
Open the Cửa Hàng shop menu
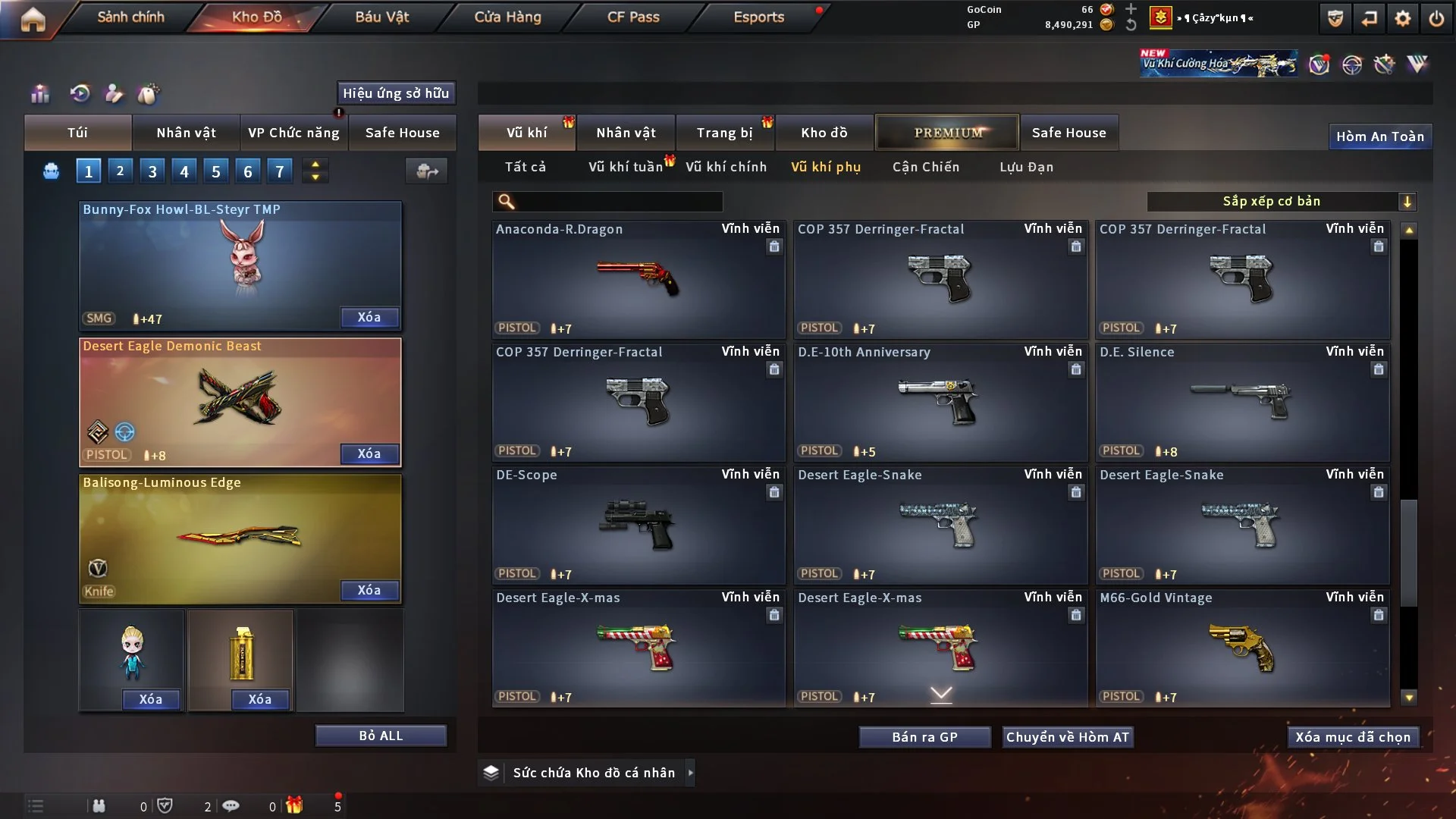coord(507,17)
